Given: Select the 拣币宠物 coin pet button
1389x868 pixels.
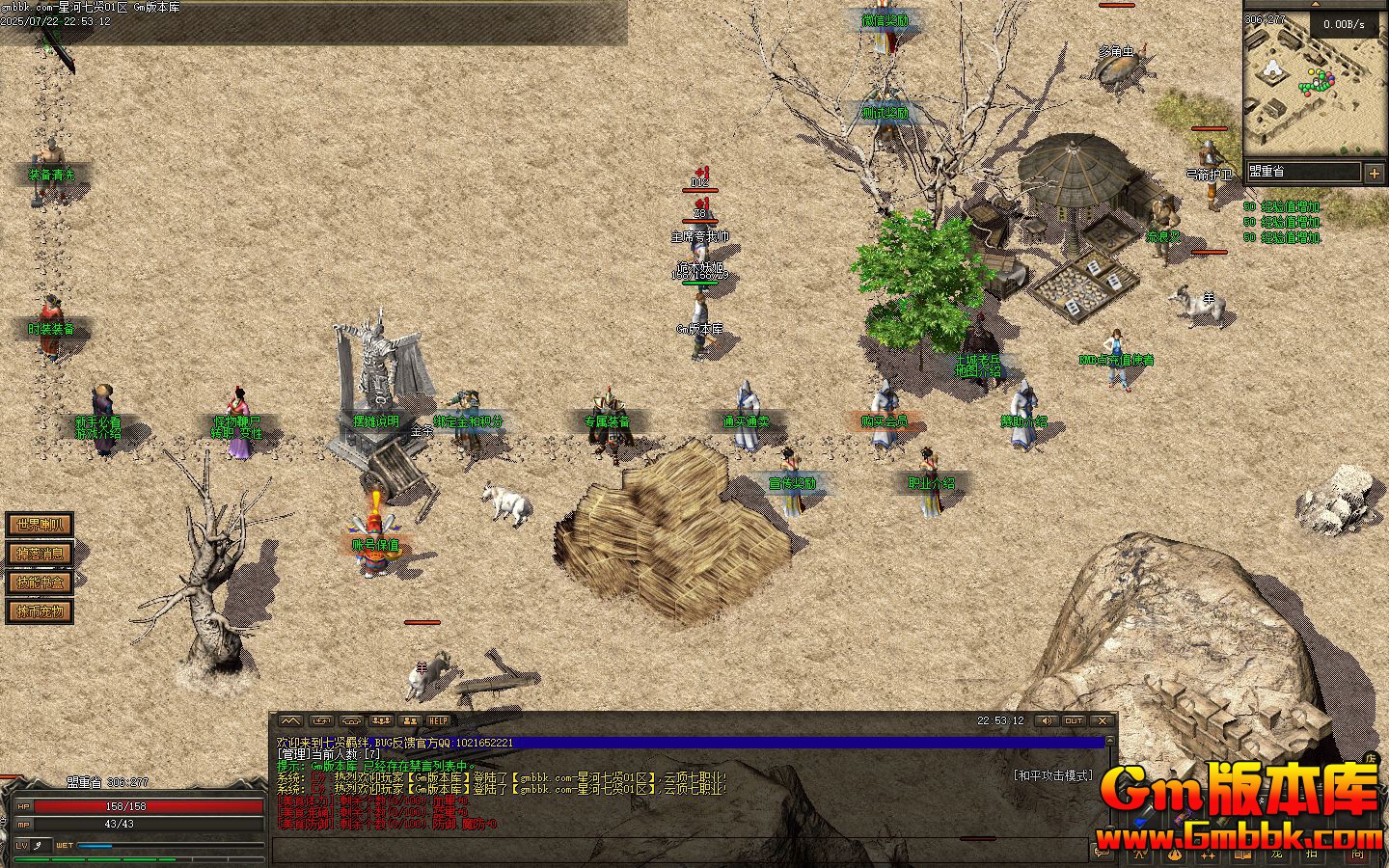Looking at the screenshot, I should coord(40,611).
